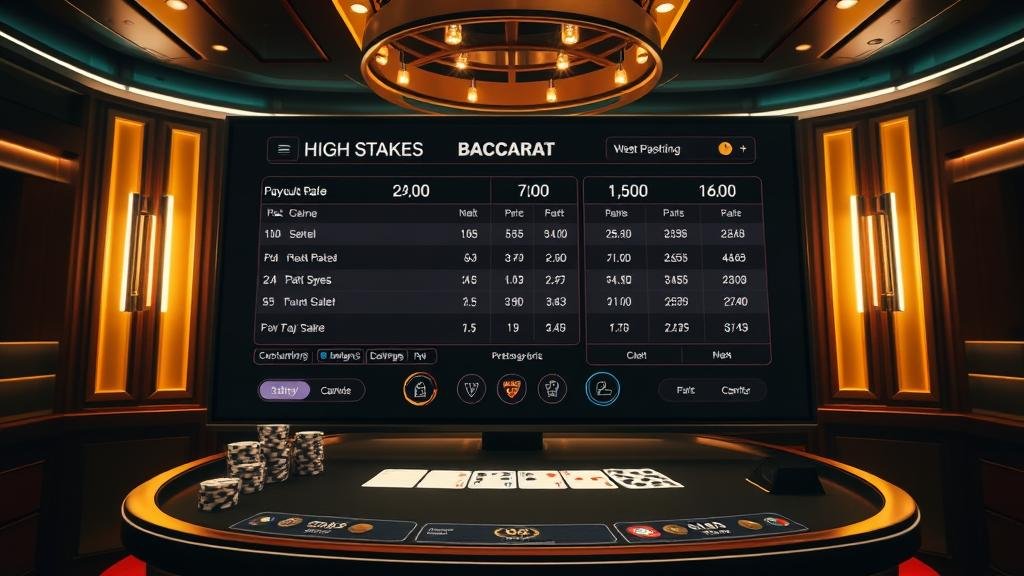
Task: Open the West Pashing dropdown field
Action: click(x=660, y=149)
